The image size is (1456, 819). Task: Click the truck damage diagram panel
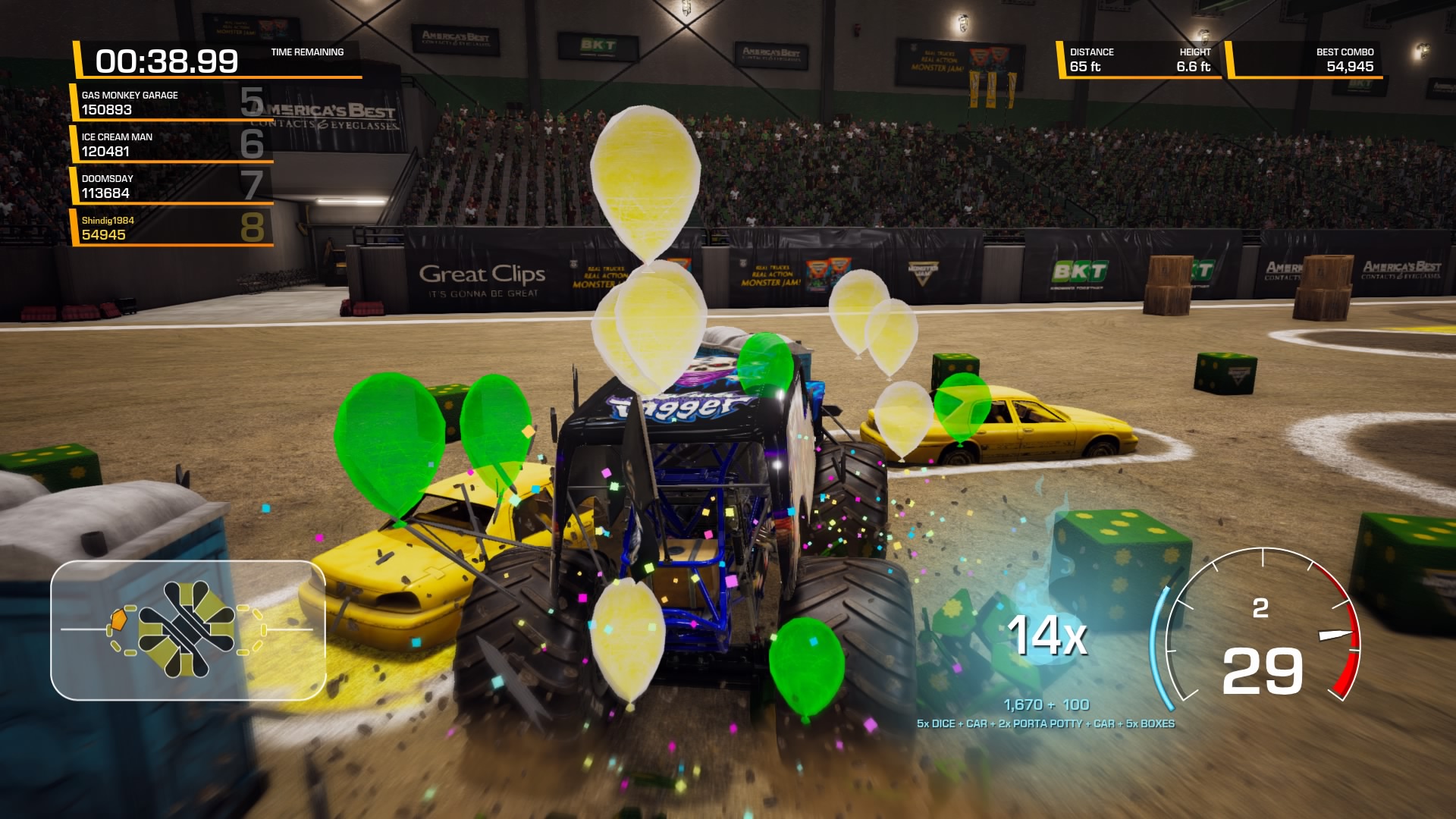[188, 629]
